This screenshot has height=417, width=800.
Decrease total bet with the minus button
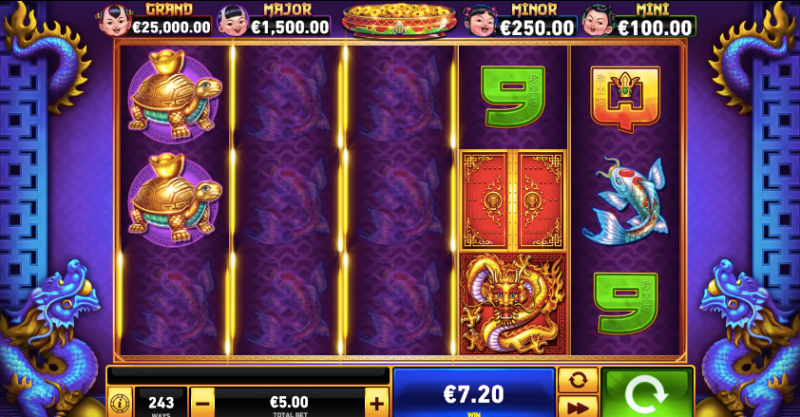click(x=202, y=403)
